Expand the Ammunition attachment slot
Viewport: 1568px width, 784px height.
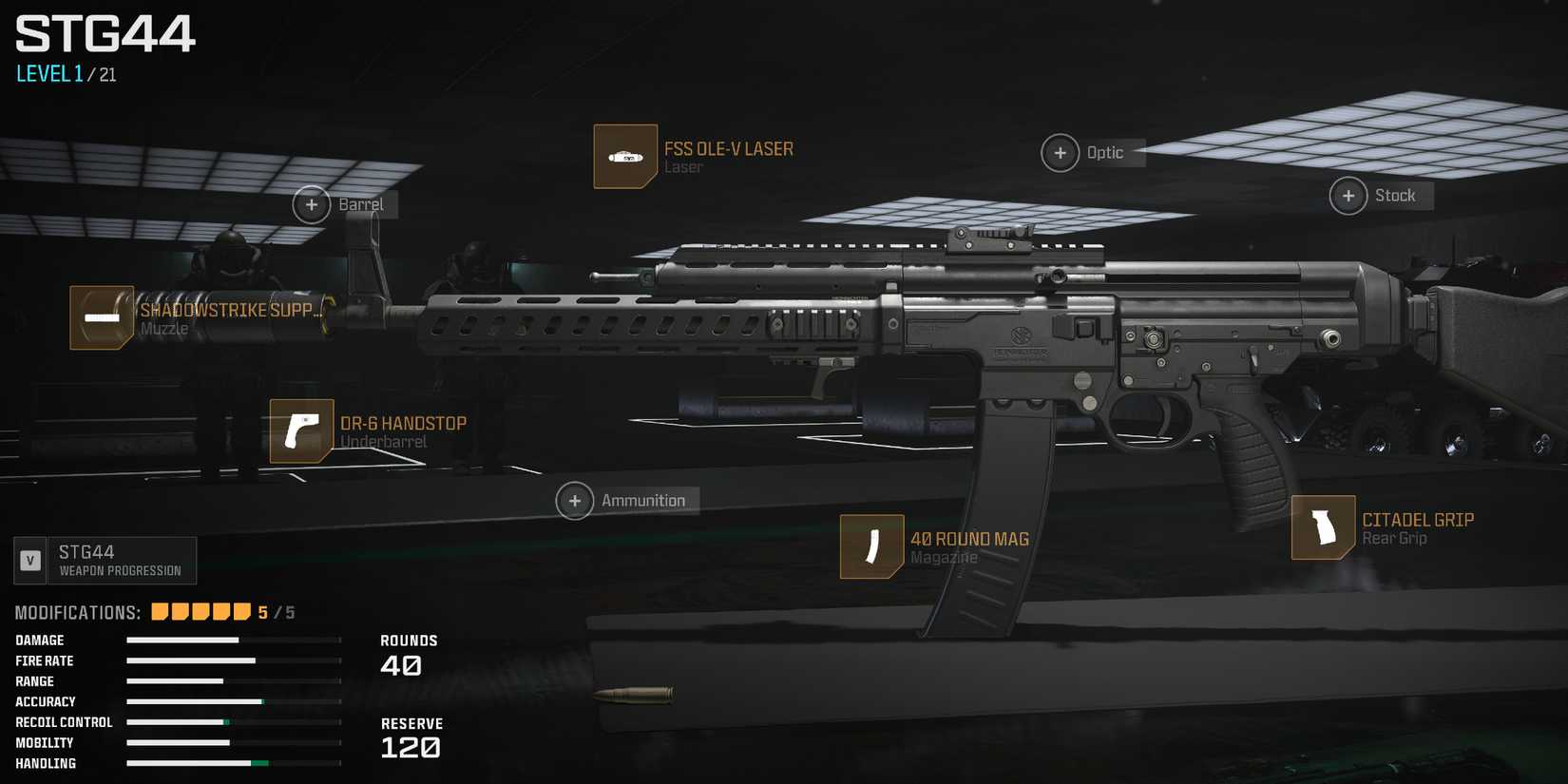click(575, 500)
